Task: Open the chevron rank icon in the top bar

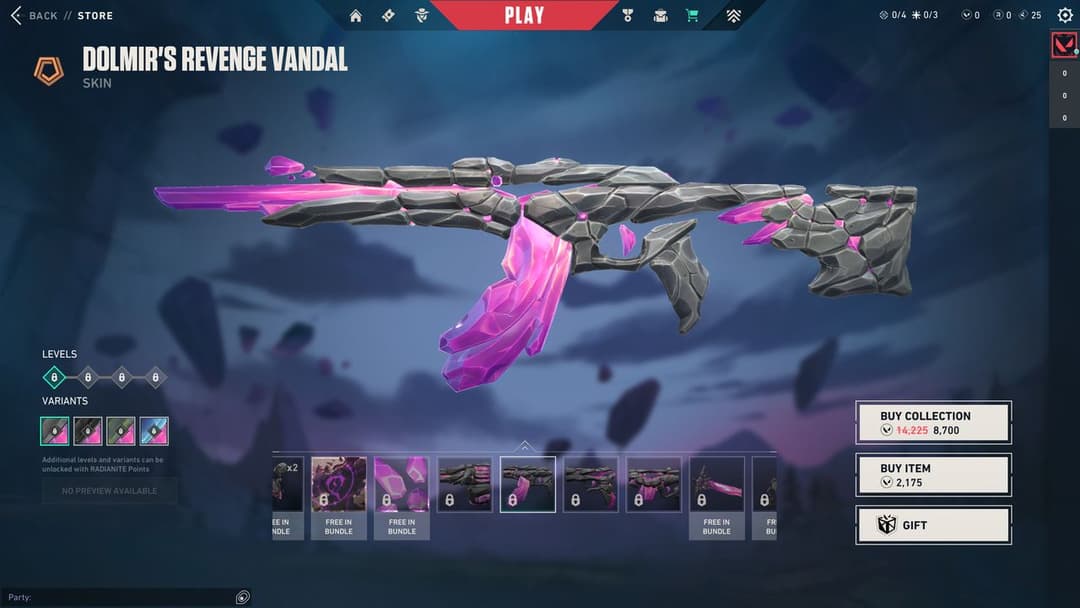Action: [x=733, y=15]
